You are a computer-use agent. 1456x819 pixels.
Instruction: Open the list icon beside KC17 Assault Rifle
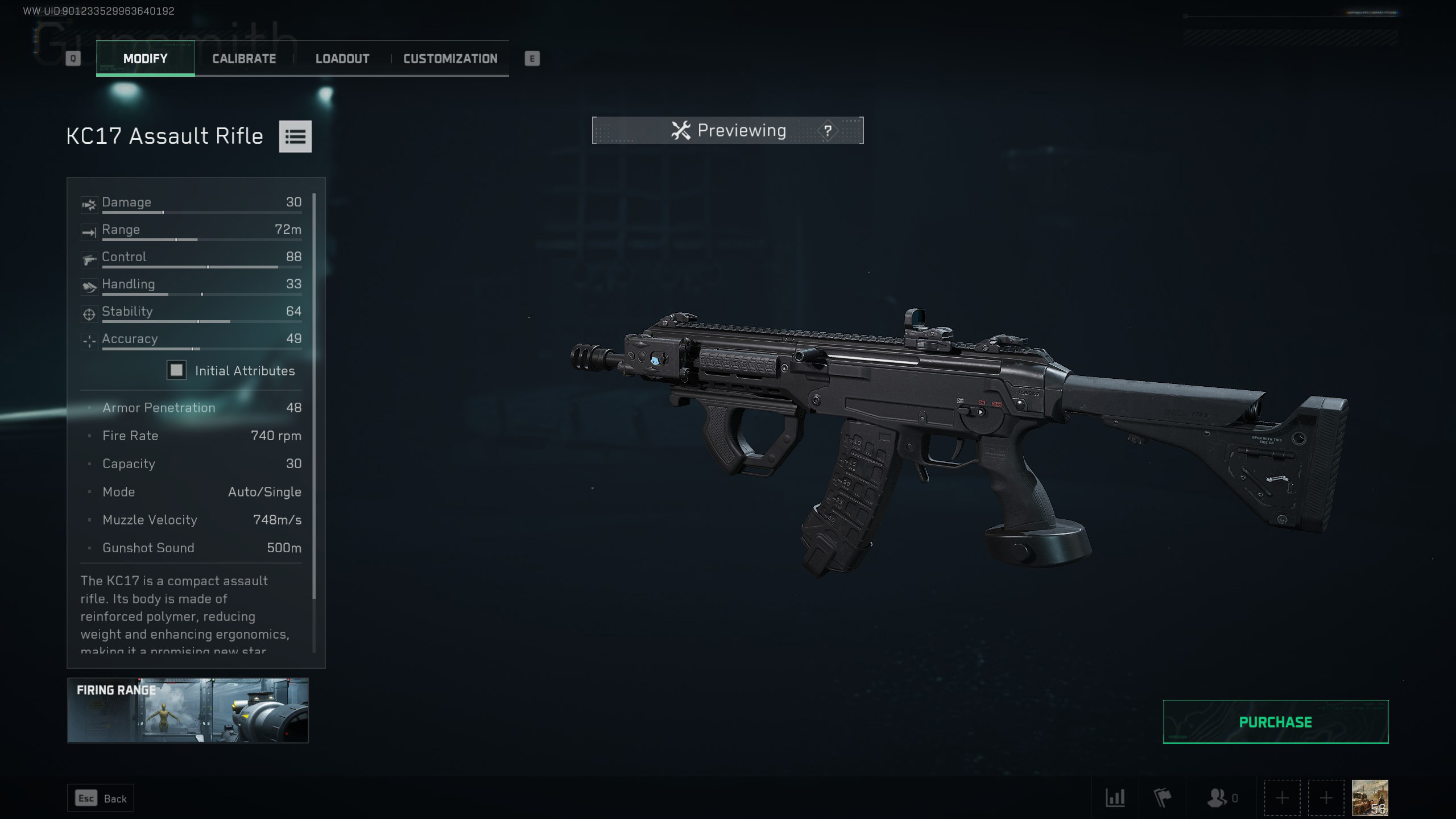(x=295, y=136)
